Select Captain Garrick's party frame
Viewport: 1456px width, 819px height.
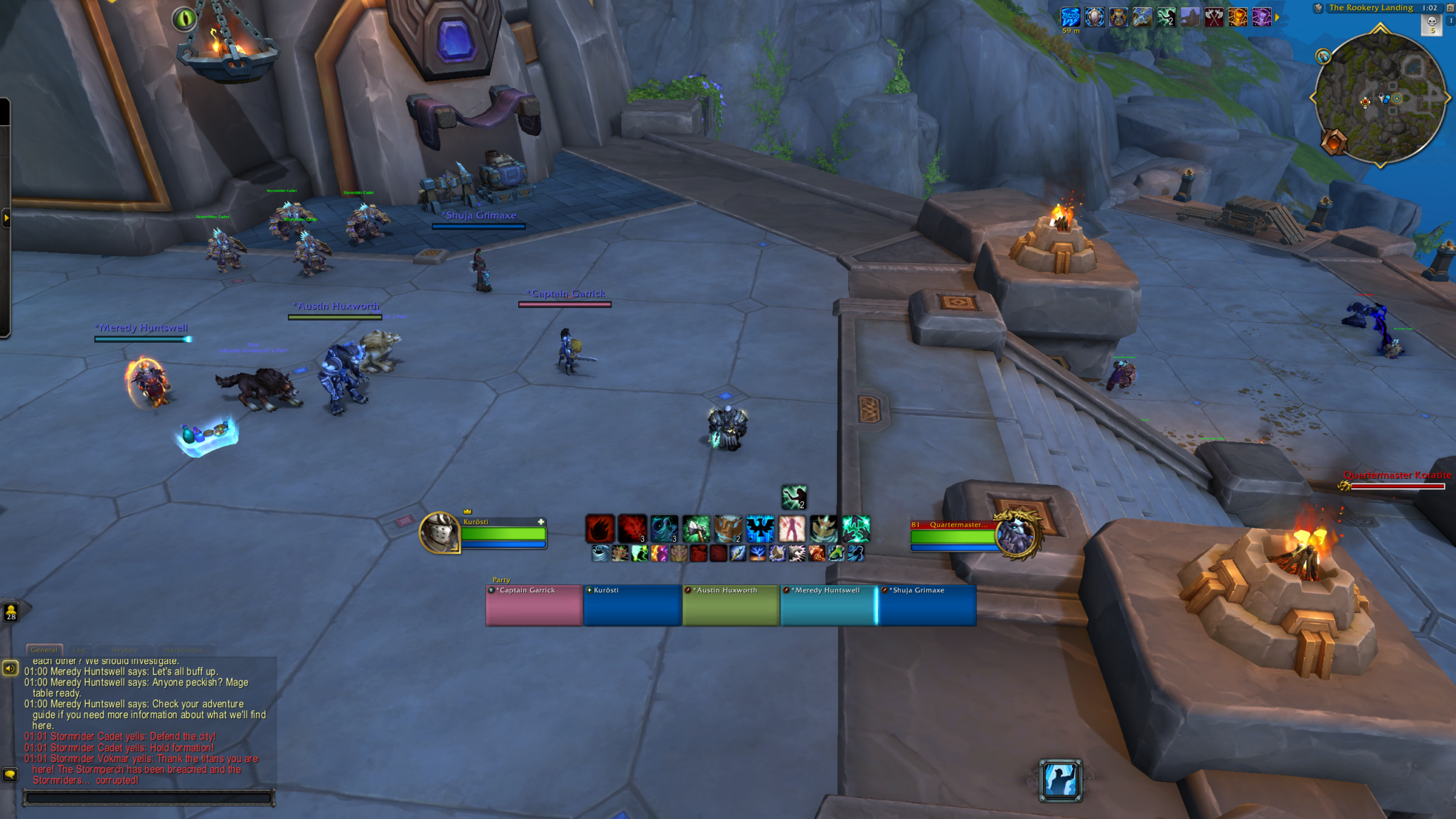534,606
